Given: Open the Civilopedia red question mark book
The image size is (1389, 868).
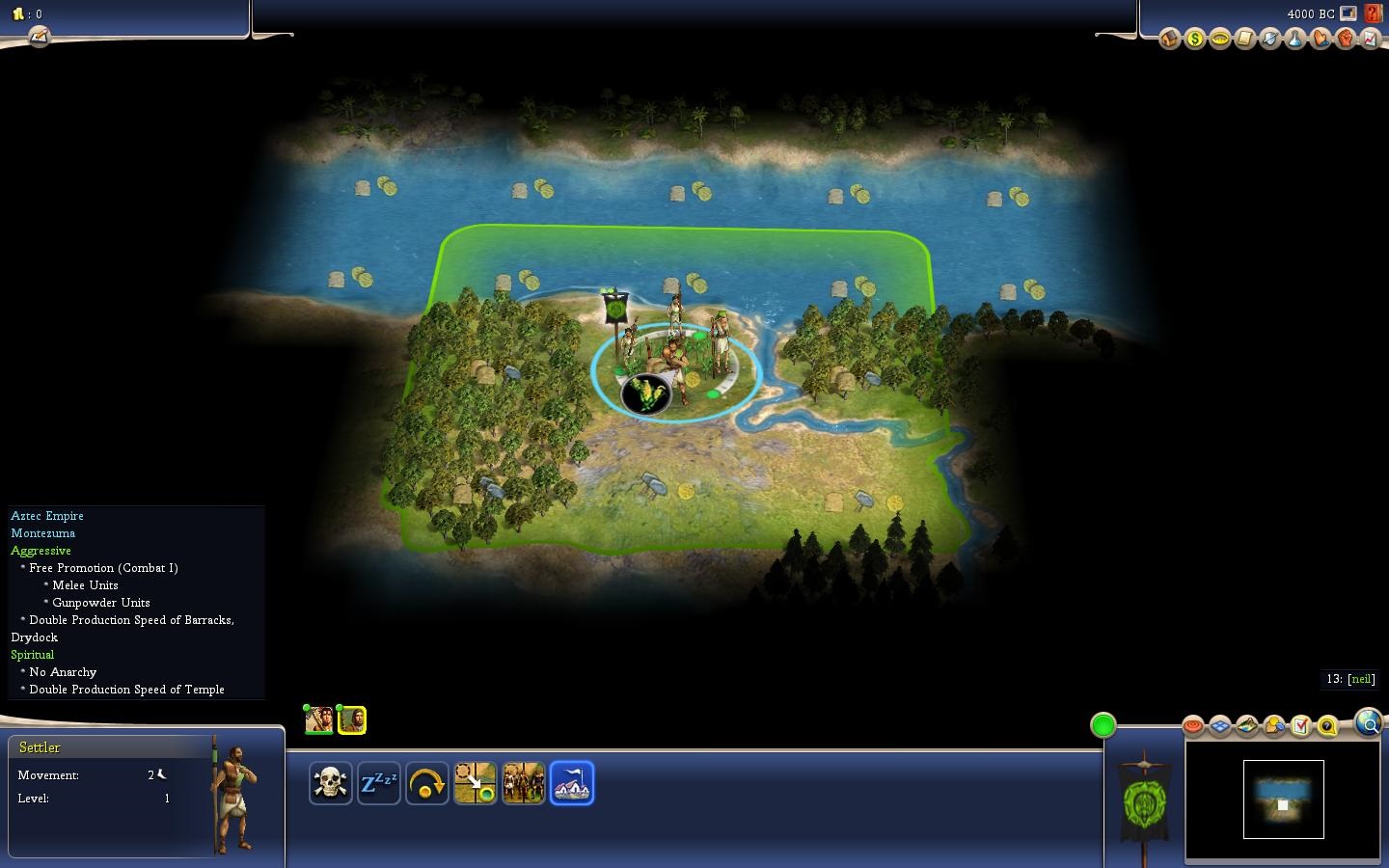Looking at the screenshot, I should click(x=1373, y=14).
